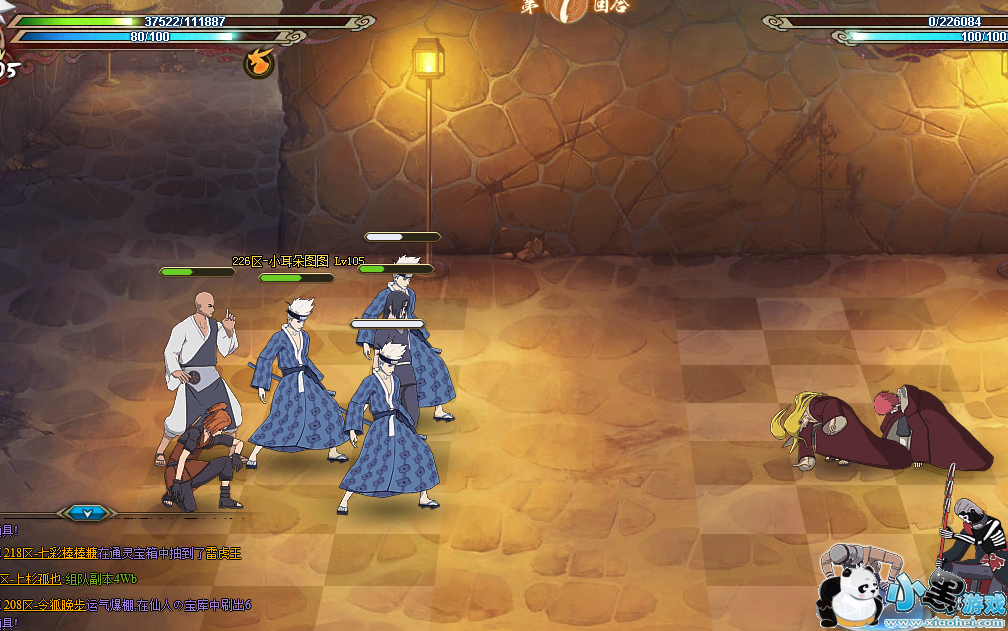Collapse the chat panel with the blue arrow
This screenshot has width=1008, height=631.
(87, 513)
